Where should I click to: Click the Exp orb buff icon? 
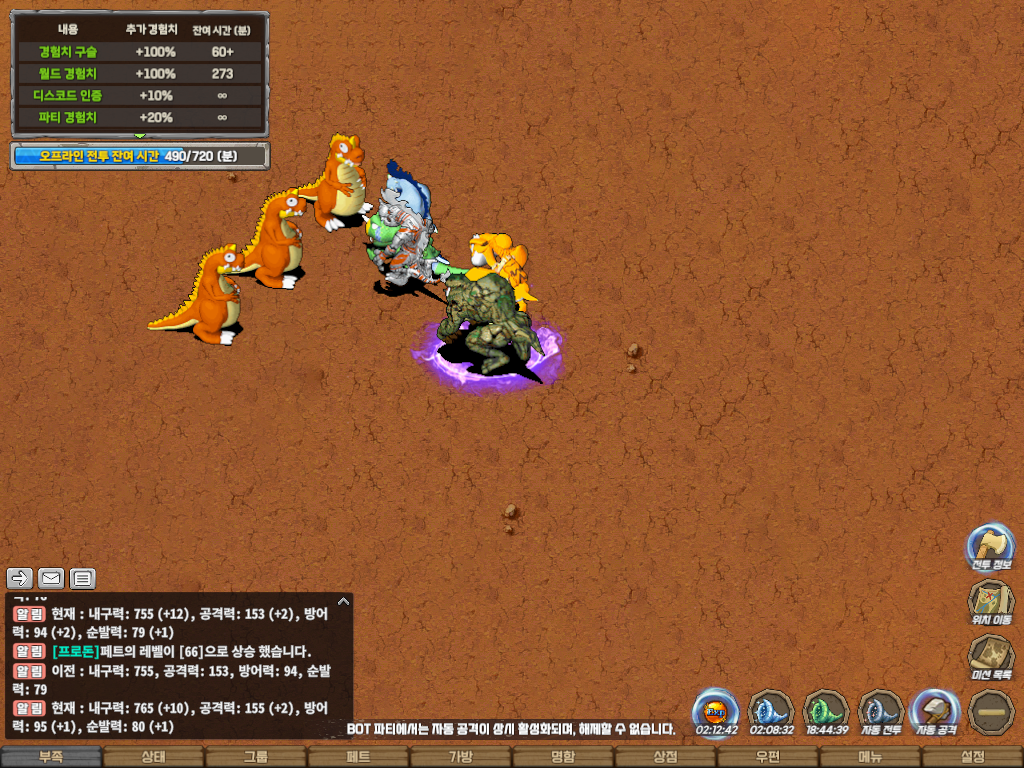(716, 711)
